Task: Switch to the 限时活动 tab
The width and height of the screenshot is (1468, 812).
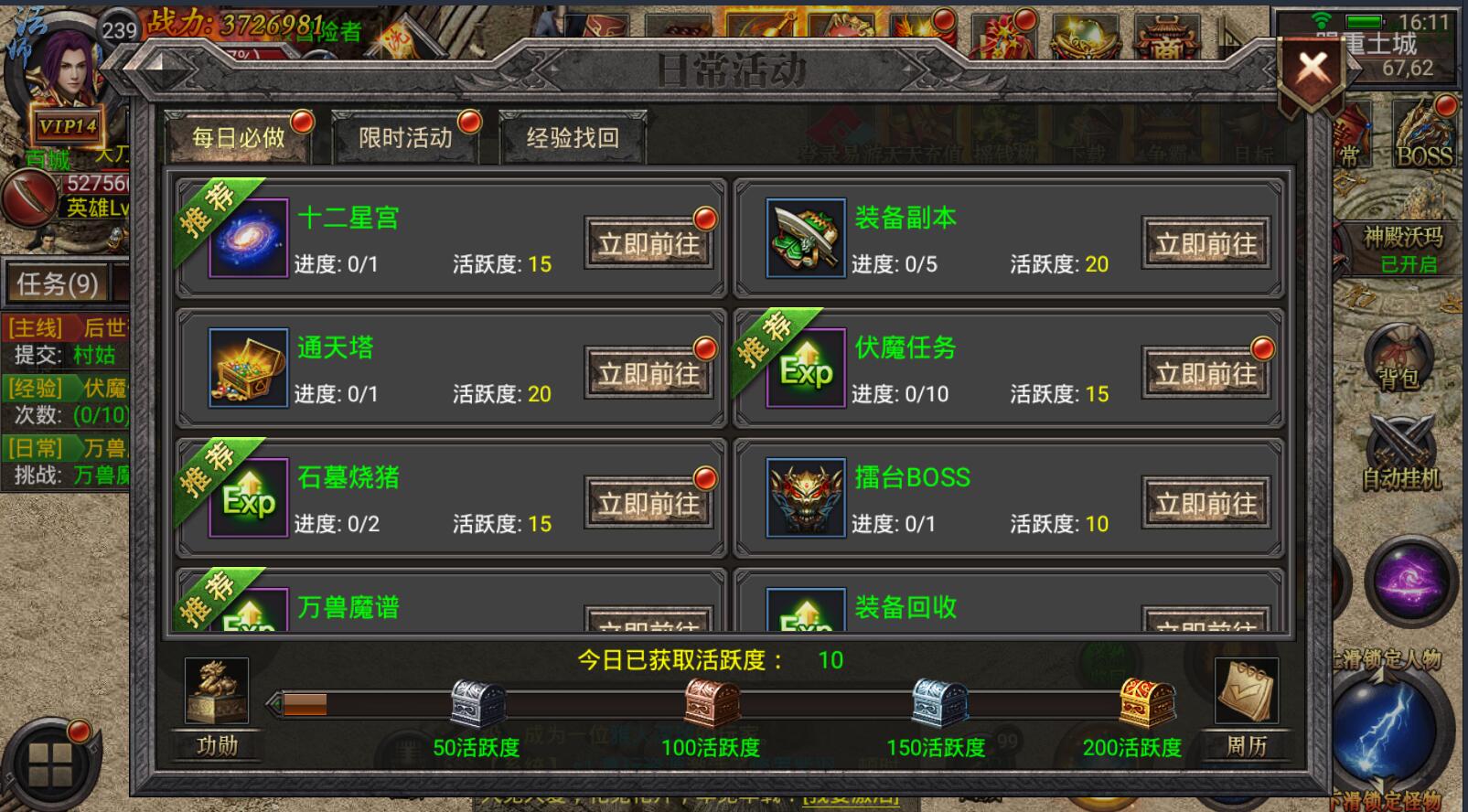Action: (x=405, y=137)
